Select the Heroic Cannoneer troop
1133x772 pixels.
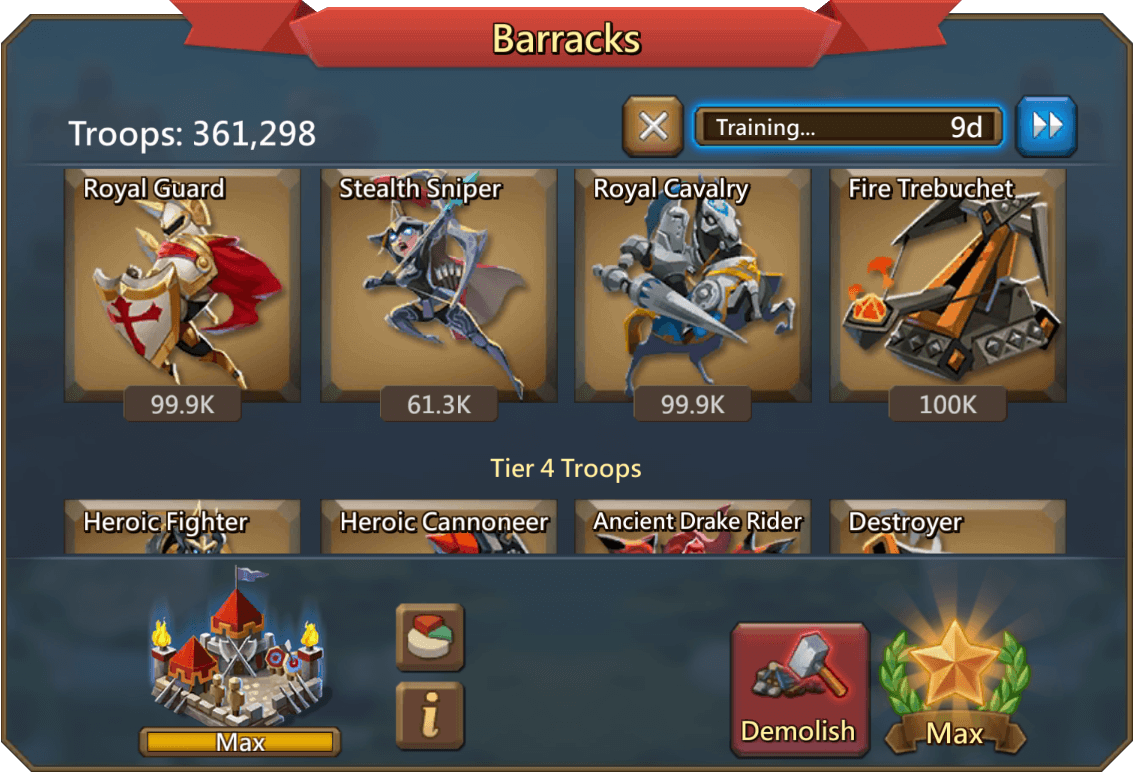pyautogui.click(x=439, y=527)
